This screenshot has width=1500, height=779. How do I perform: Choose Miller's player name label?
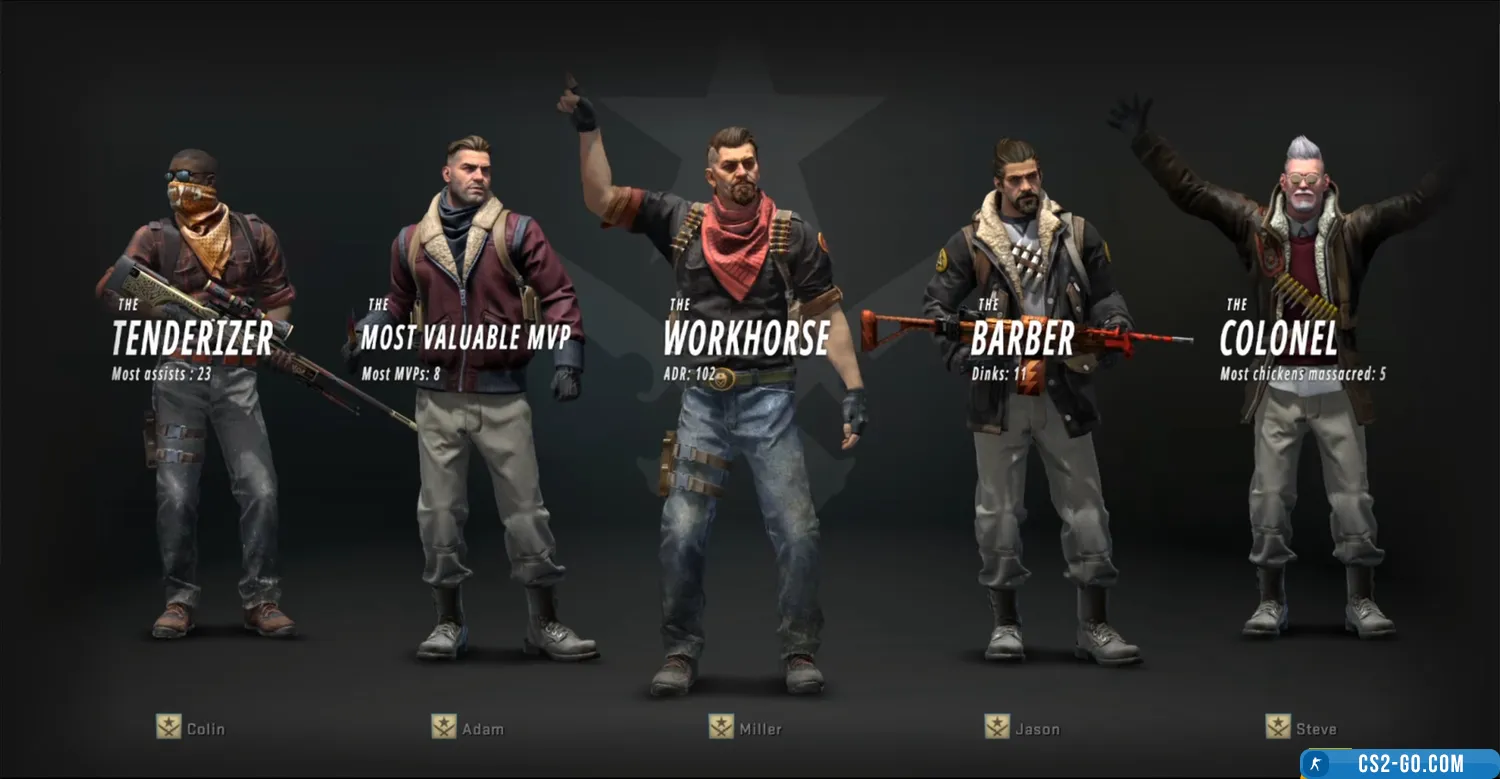(761, 729)
